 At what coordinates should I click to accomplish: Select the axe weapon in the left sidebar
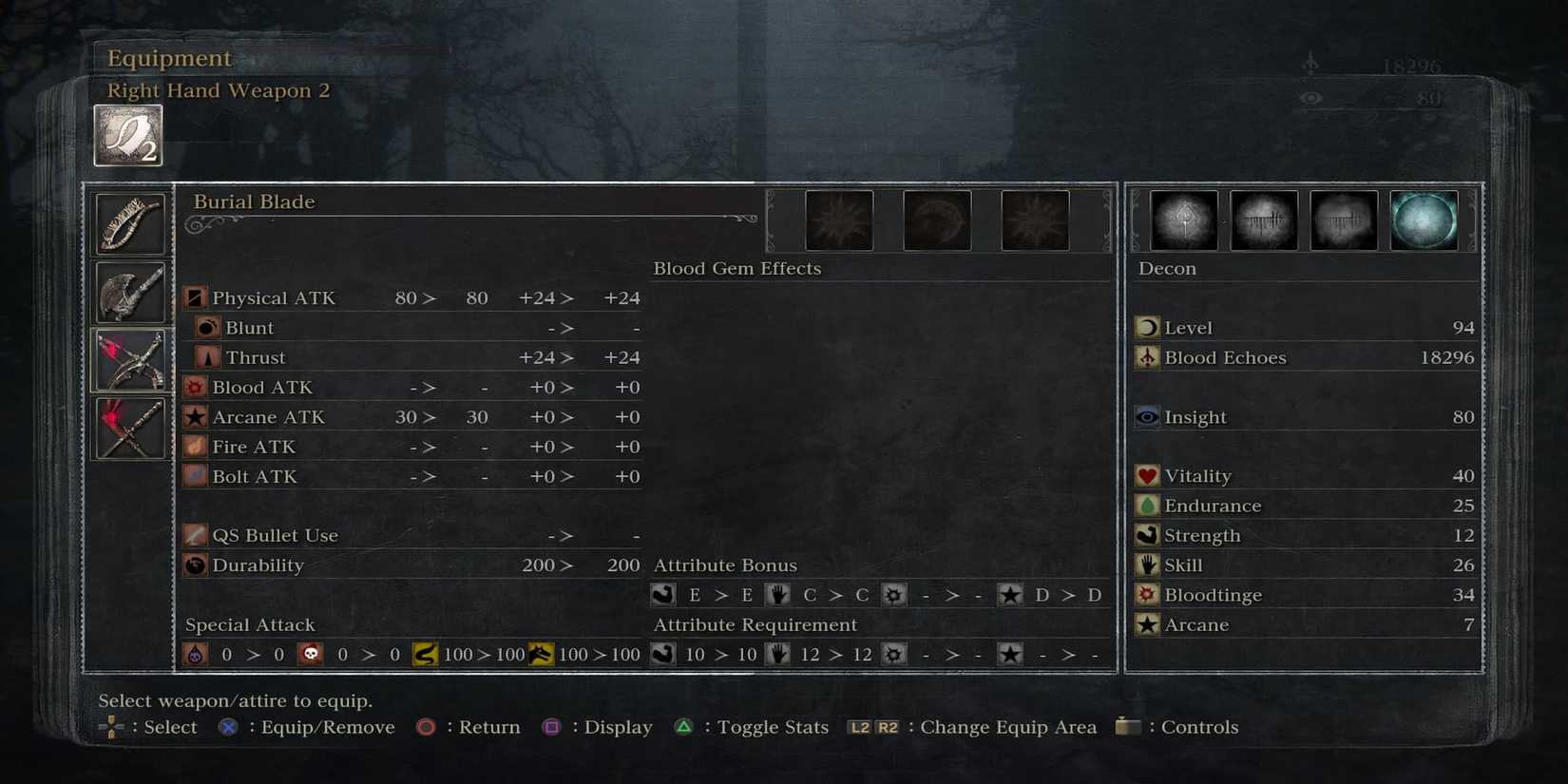tap(130, 292)
